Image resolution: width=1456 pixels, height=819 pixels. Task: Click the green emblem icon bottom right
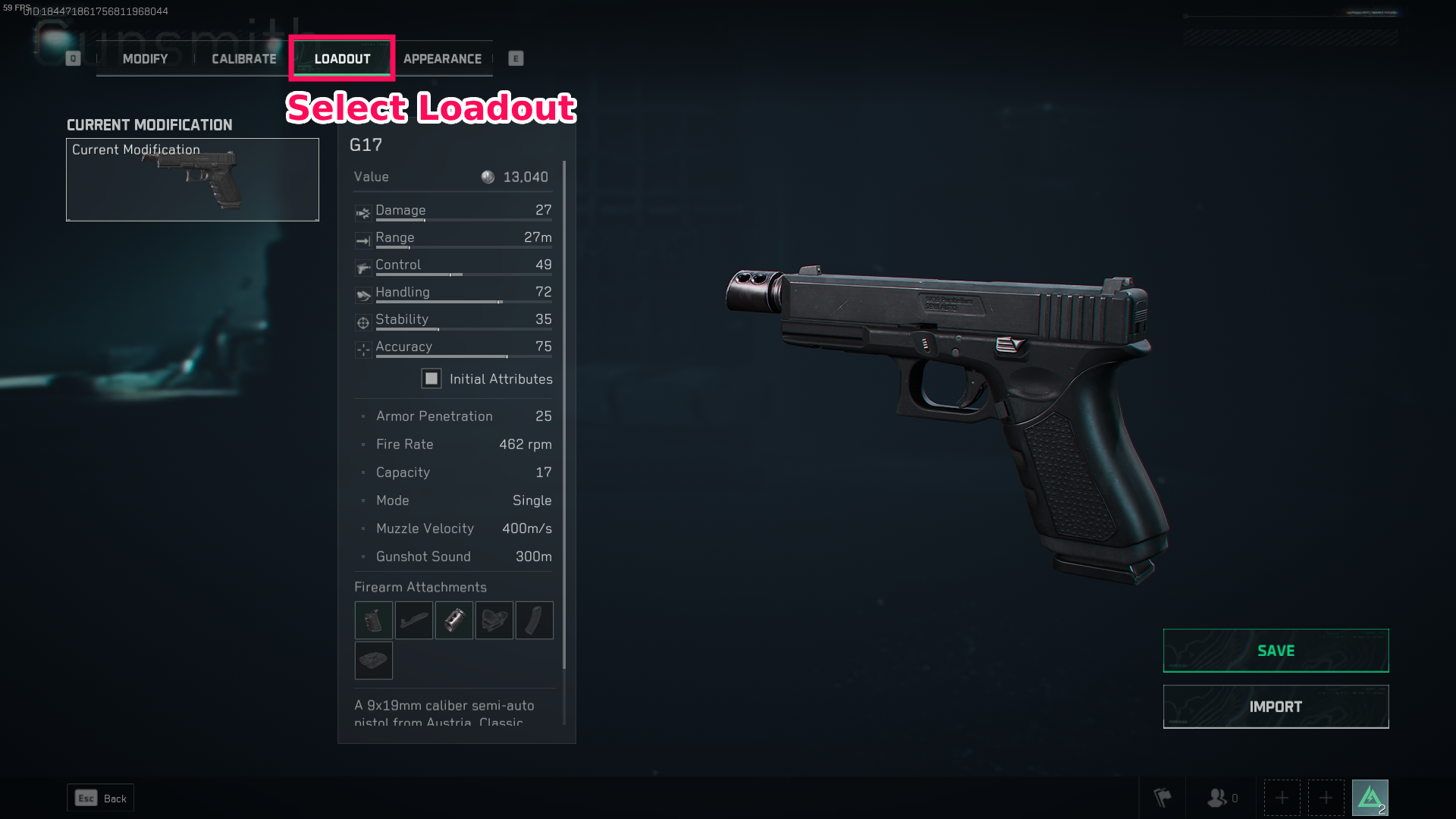click(1371, 796)
